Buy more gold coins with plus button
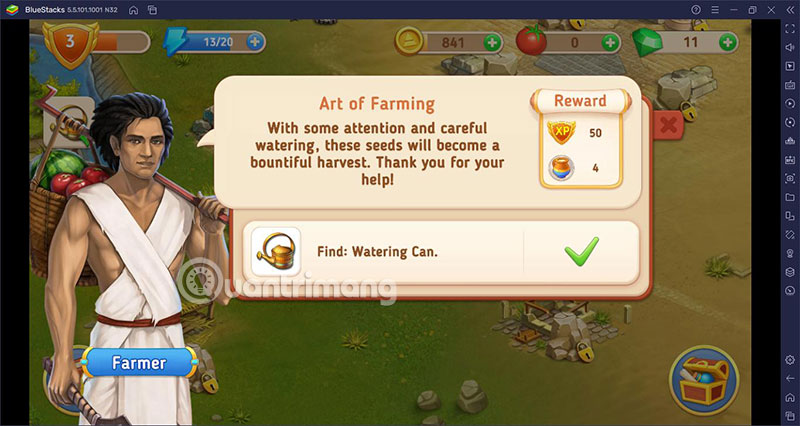Screen dimensions: 800x426 [x=492, y=42]
